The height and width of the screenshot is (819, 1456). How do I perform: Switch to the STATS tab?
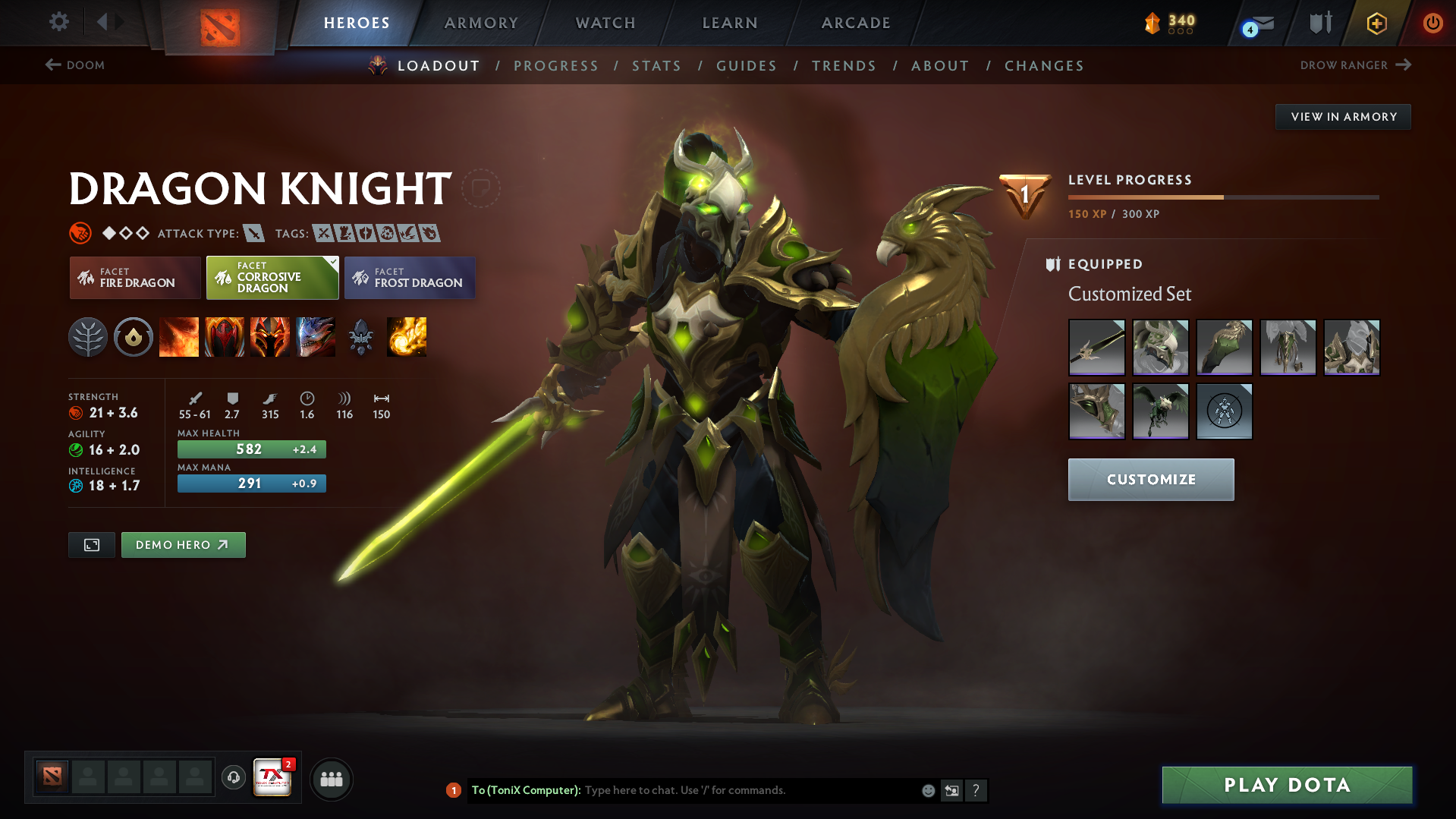point(656,65)
